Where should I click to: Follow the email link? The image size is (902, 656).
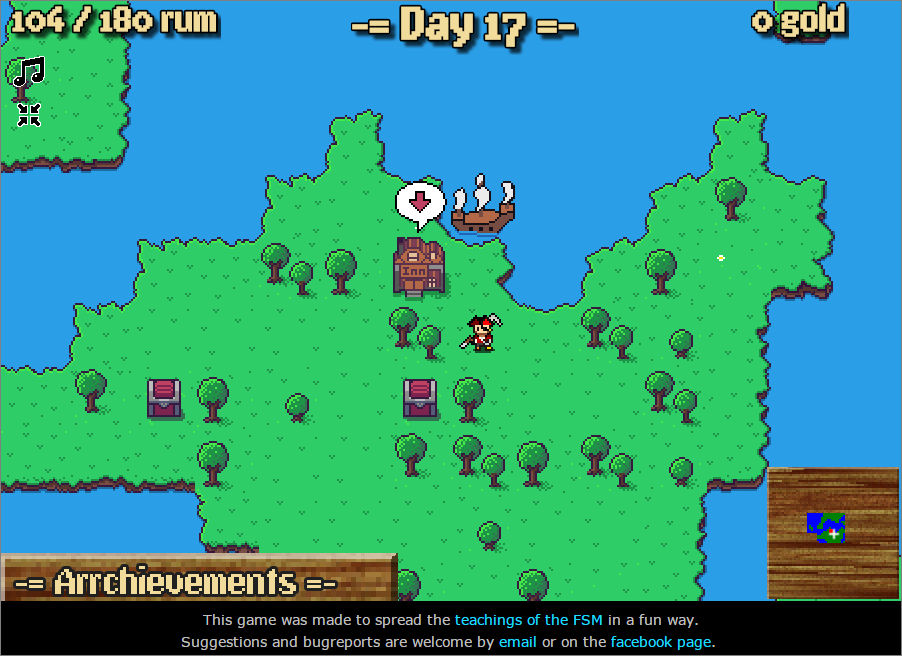click(x=518, y=642)
